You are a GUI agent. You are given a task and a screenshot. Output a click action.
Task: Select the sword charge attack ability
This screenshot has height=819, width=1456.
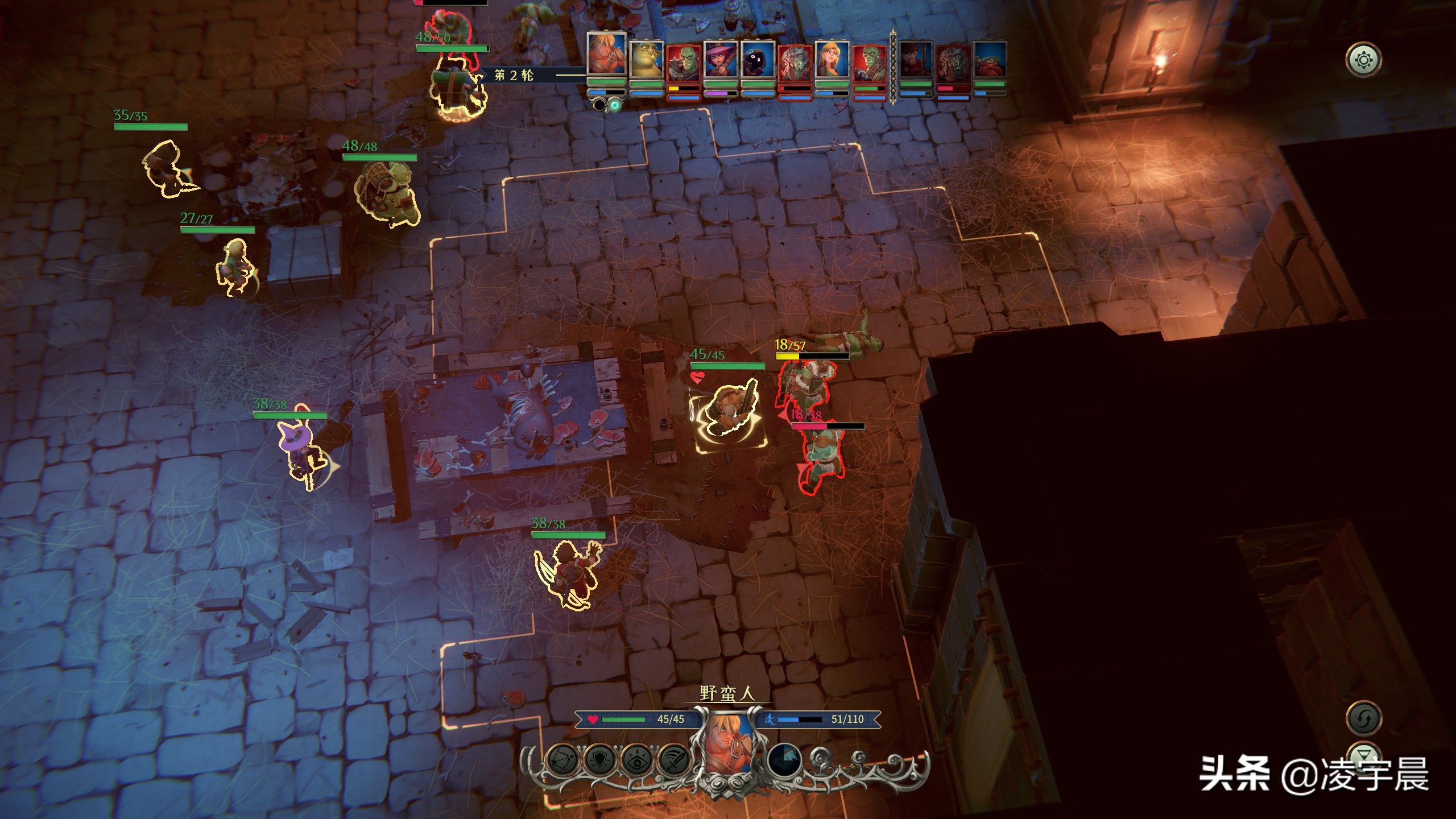(x=674, y=759)
